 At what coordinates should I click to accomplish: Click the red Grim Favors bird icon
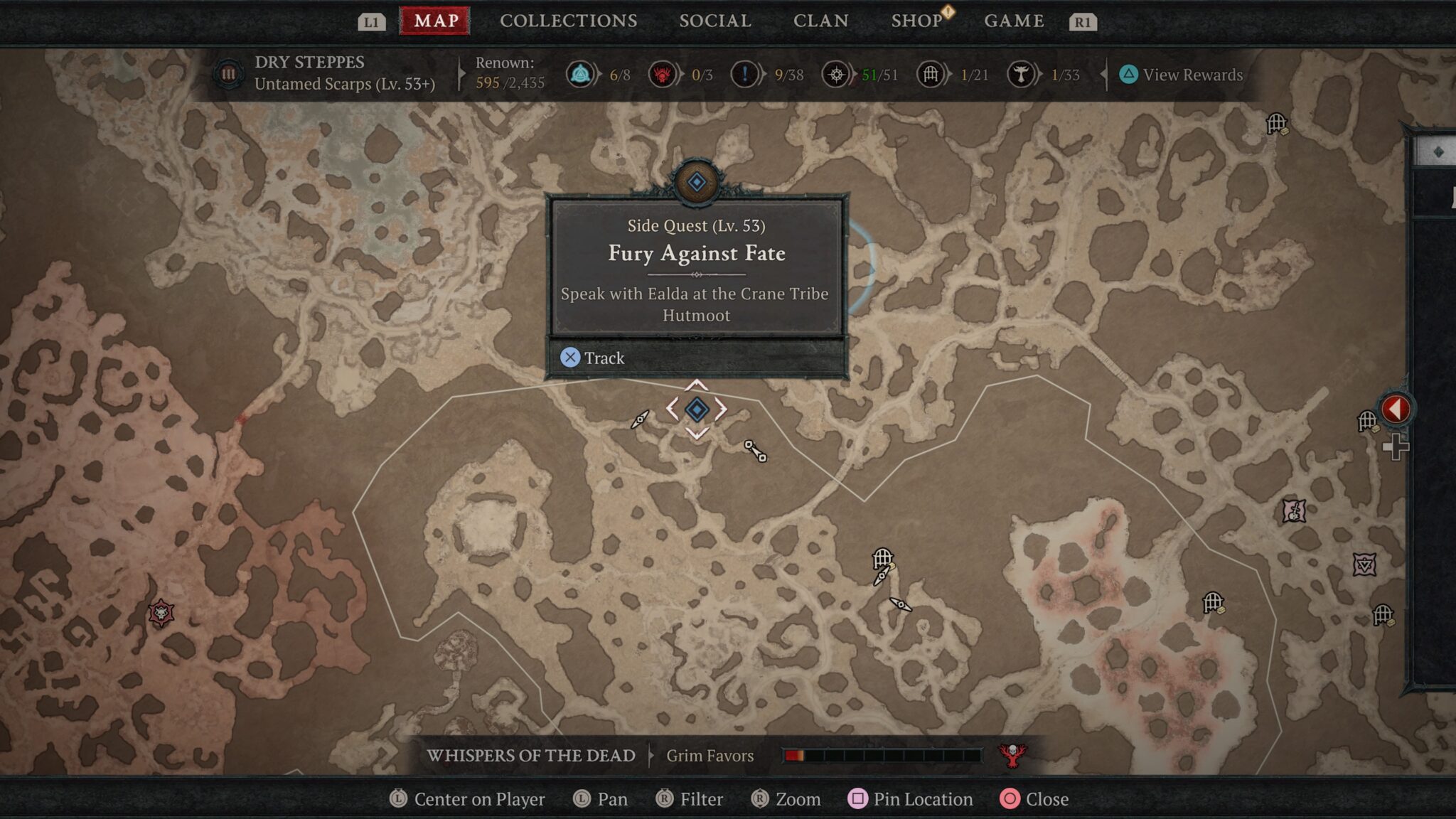[1012, 756]
